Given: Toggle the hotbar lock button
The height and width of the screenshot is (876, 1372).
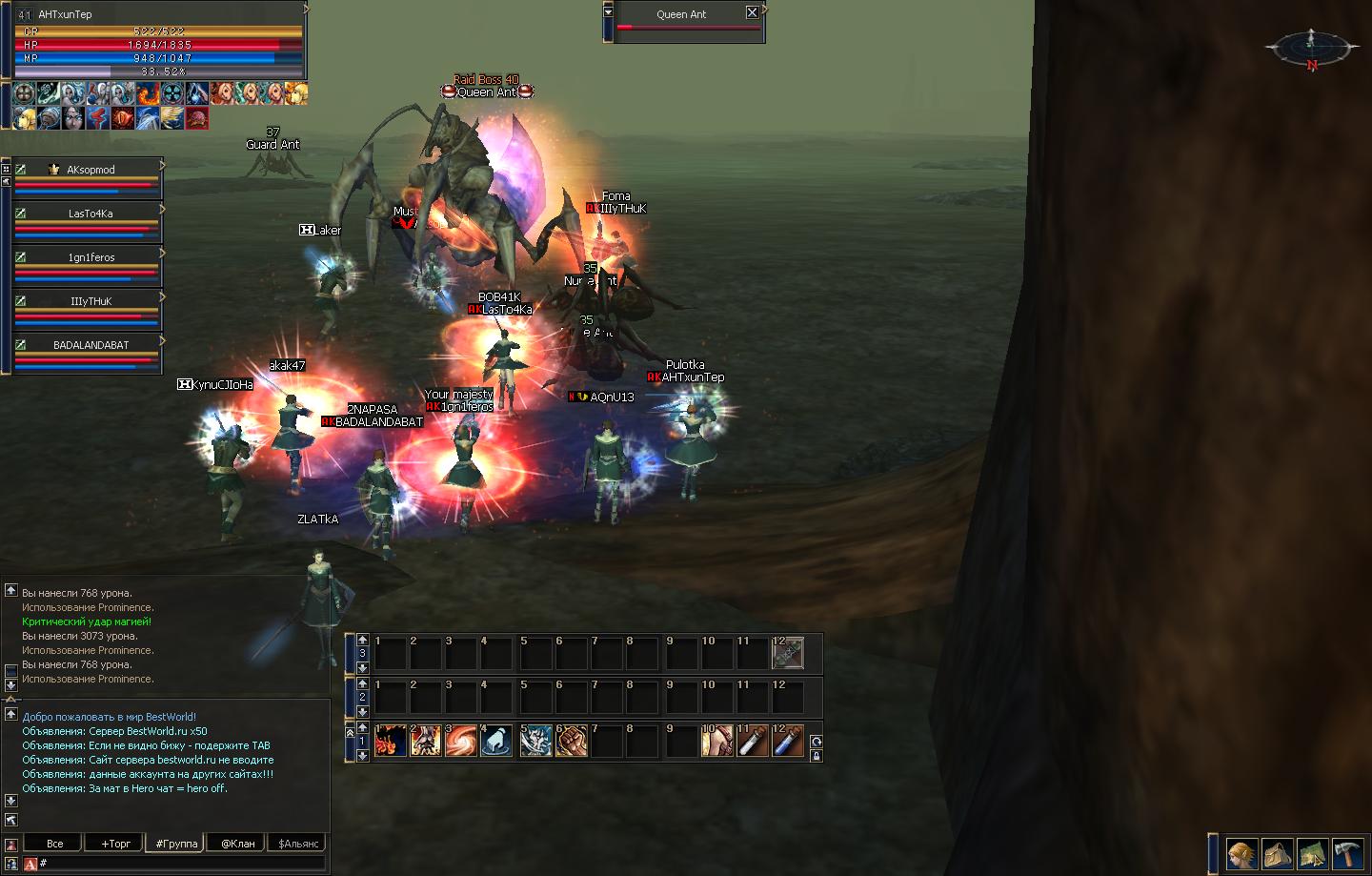Looking at the screenshot, I should pos(816,756).
